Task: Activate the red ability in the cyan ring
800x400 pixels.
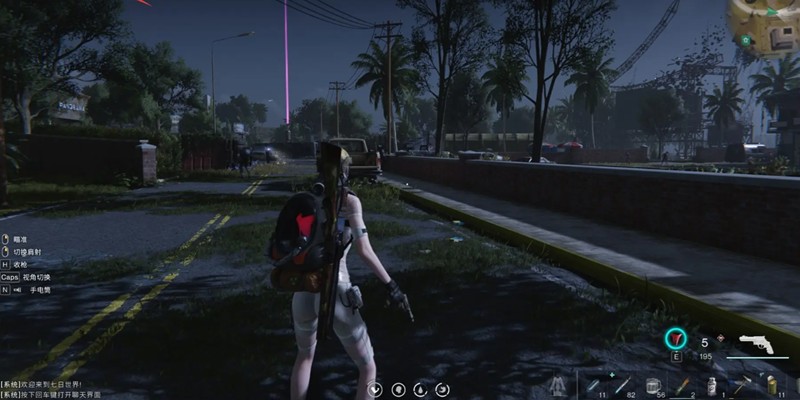Action: tap(677, 339)
